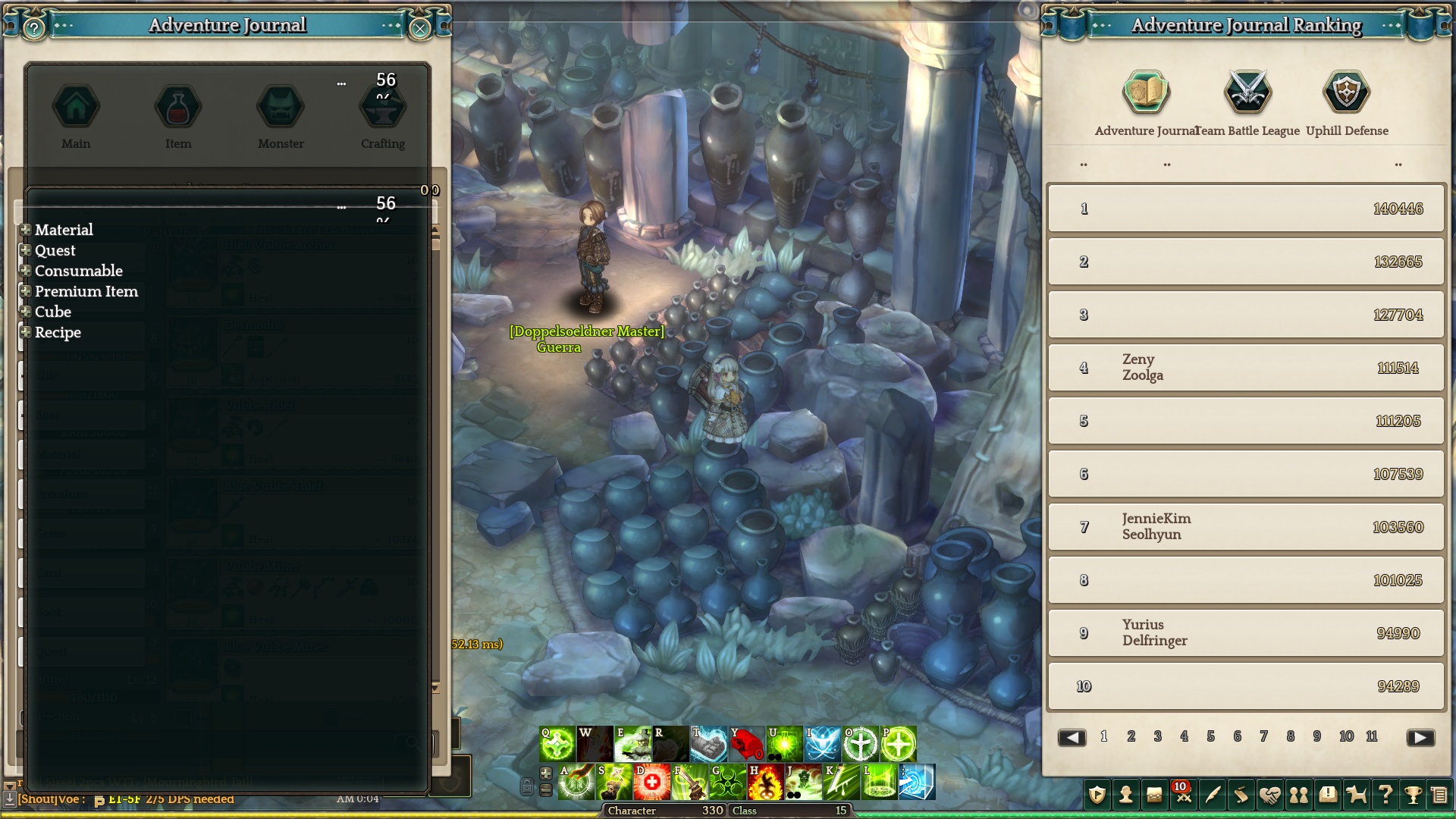
Task: Close the Adventure Journal window
Action: [419, 29]
